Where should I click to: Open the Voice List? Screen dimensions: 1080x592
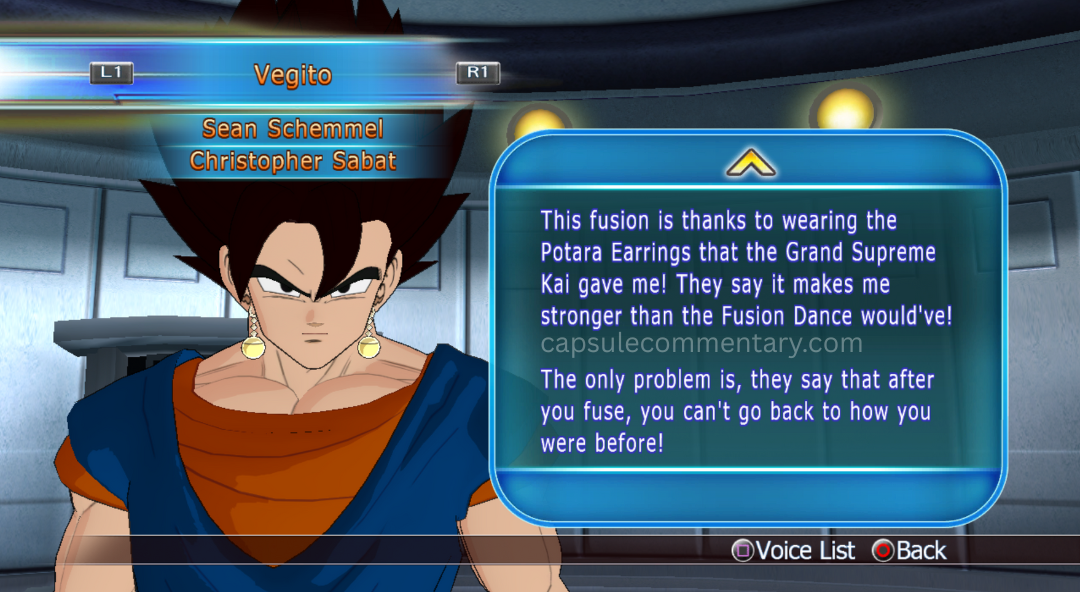click(x=795, y=551)
